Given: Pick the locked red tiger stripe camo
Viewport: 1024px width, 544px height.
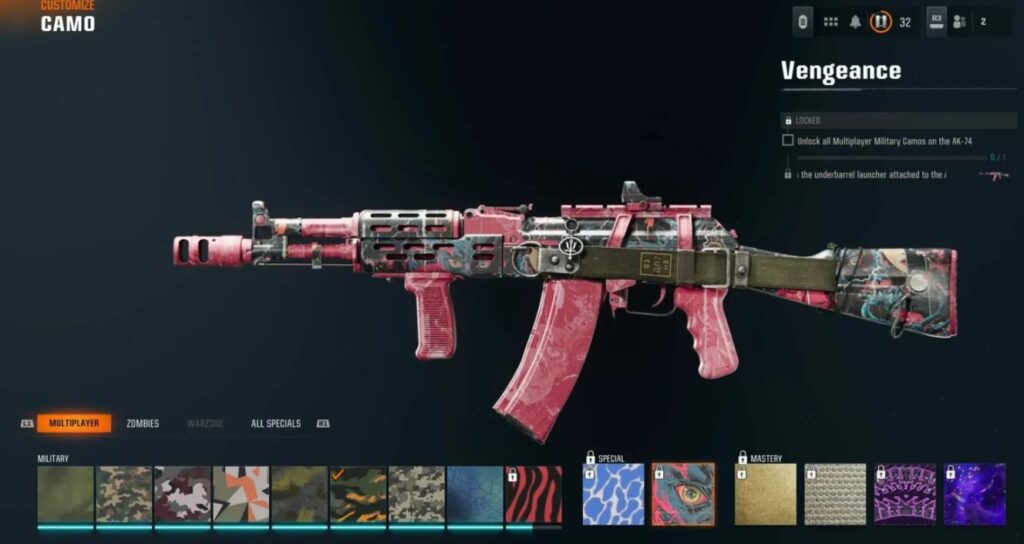Looking at the screenshot, I should click(x=534, y=494).
